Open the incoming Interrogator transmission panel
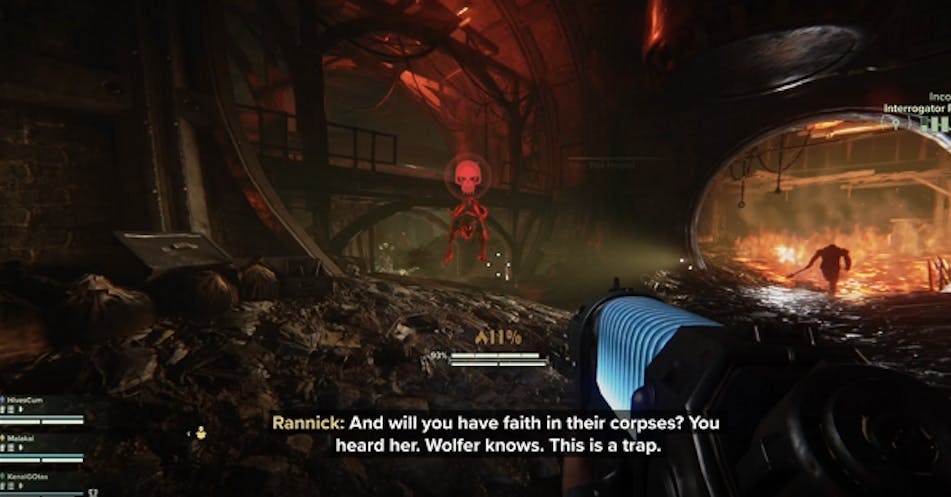The width and height of the screenshot is (951, 497). point(915,112)
